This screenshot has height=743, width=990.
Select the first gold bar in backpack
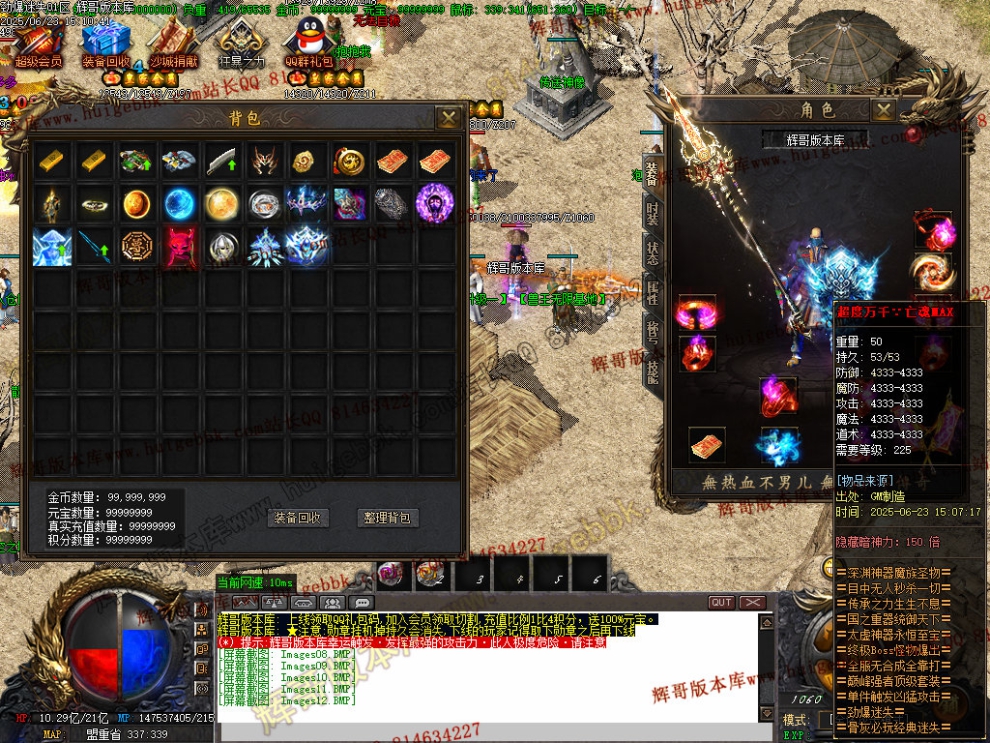[x=52, y=160]
